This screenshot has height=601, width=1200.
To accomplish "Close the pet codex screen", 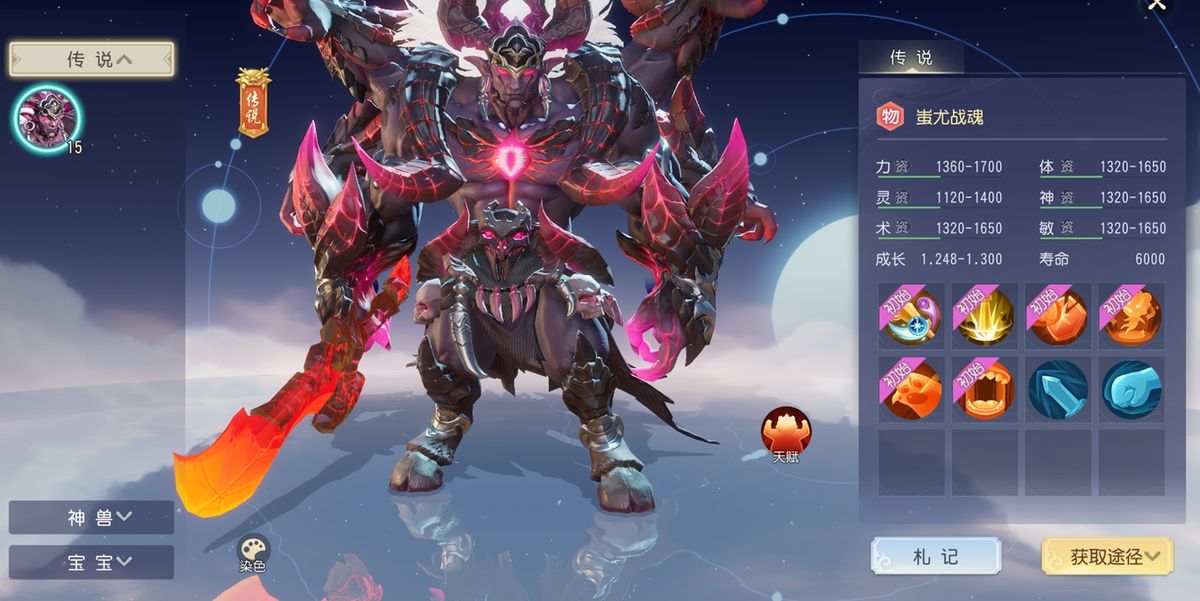I will 1157,5.
